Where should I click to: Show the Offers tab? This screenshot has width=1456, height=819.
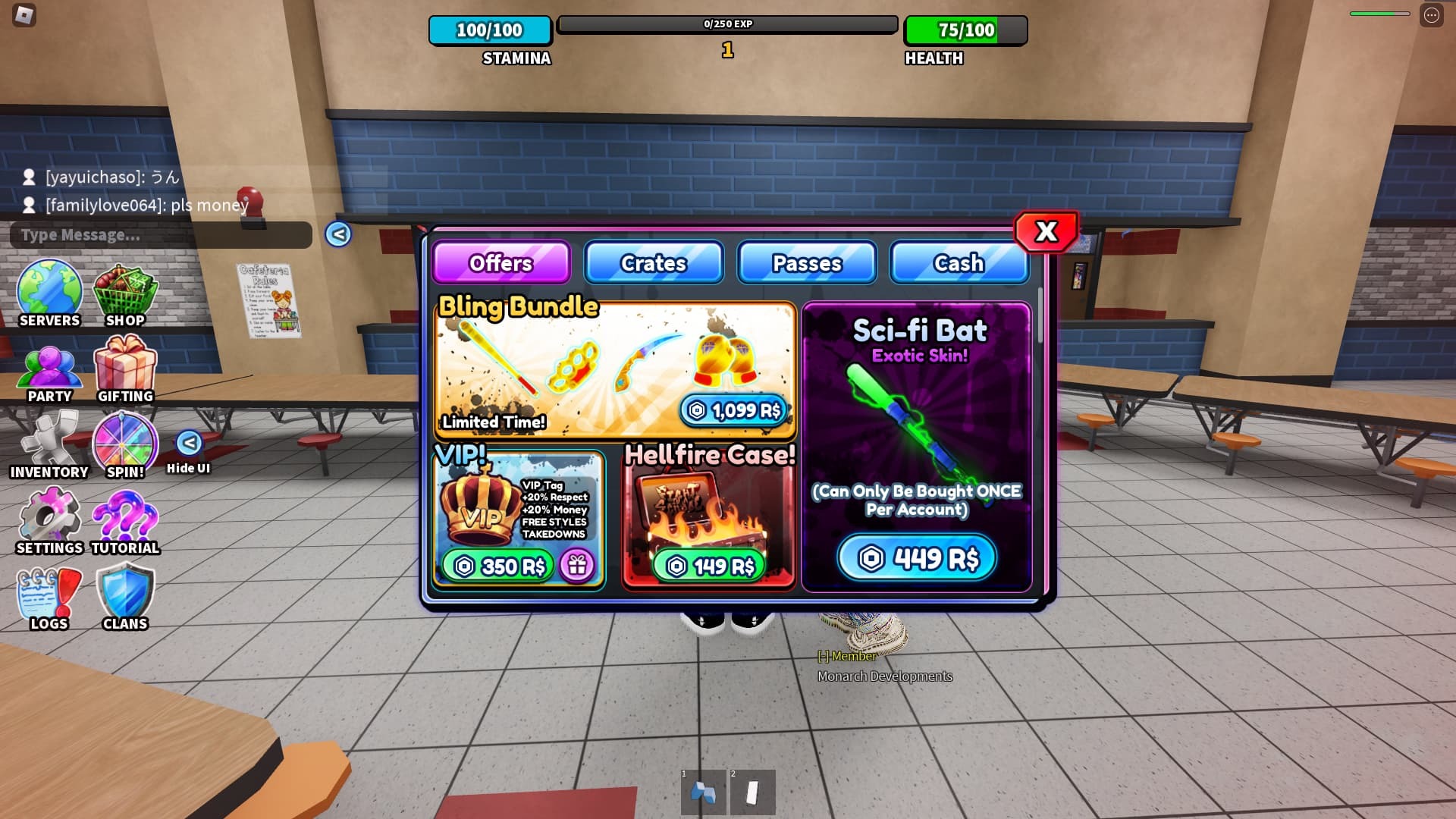500,263
